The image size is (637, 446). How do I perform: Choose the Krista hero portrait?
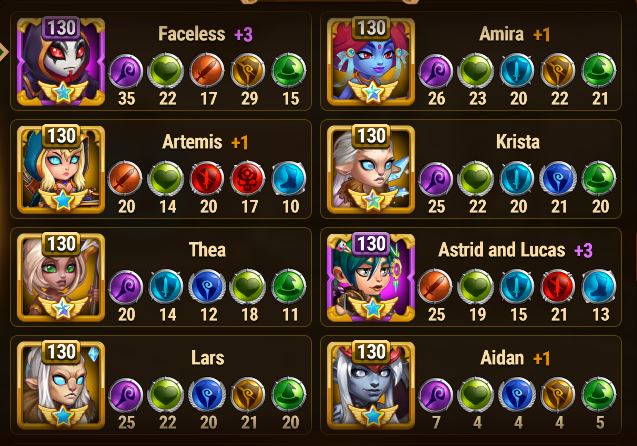tap(372, 168)
